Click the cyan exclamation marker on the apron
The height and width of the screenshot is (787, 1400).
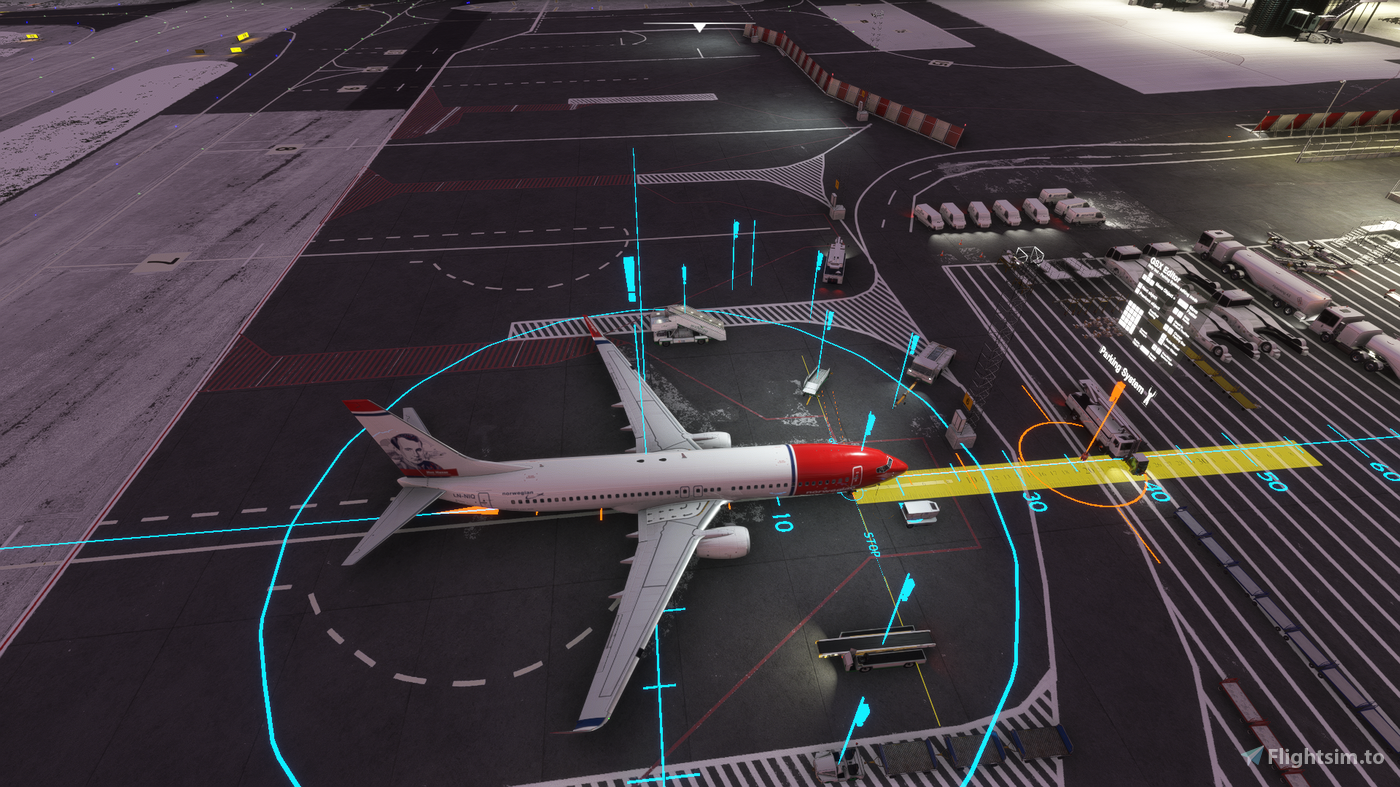pyautogui.click(x=631, y=278)
